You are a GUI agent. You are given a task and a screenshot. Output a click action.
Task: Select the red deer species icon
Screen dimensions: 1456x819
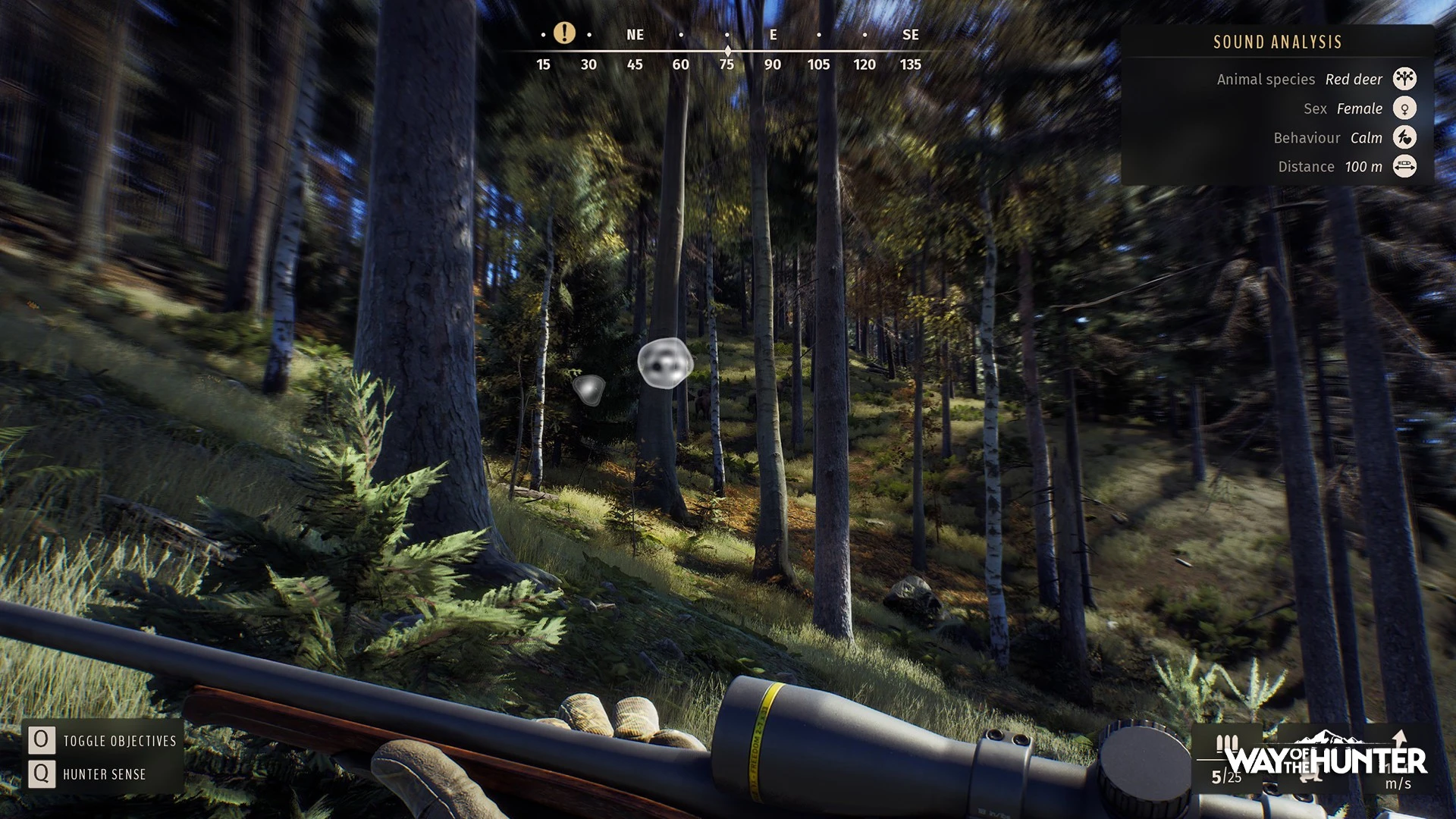click(x=1404, y=79)
